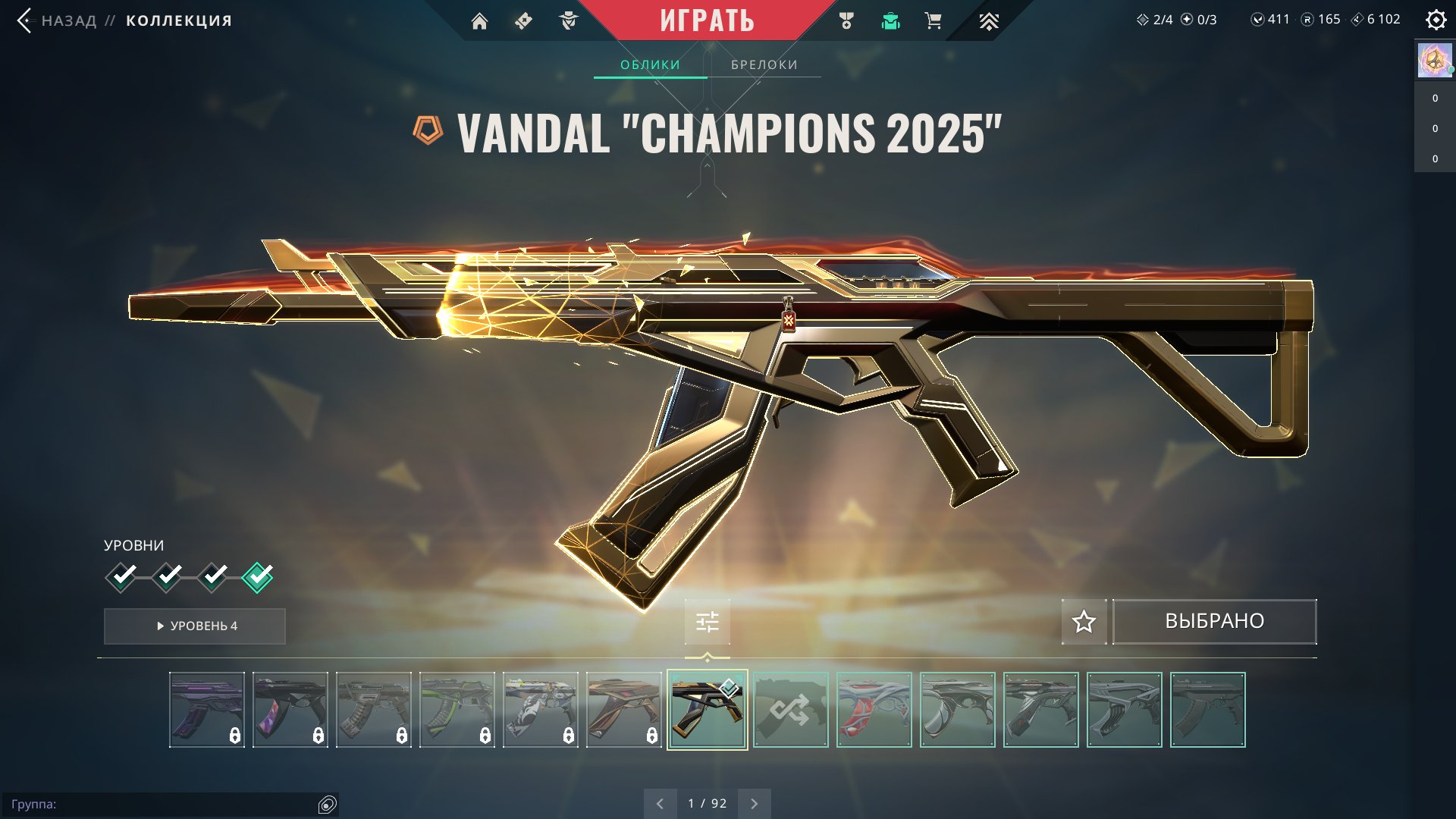Viewport: 1456px width, 819px height.
Task: Open the shopping cart store
Action: 933,21
